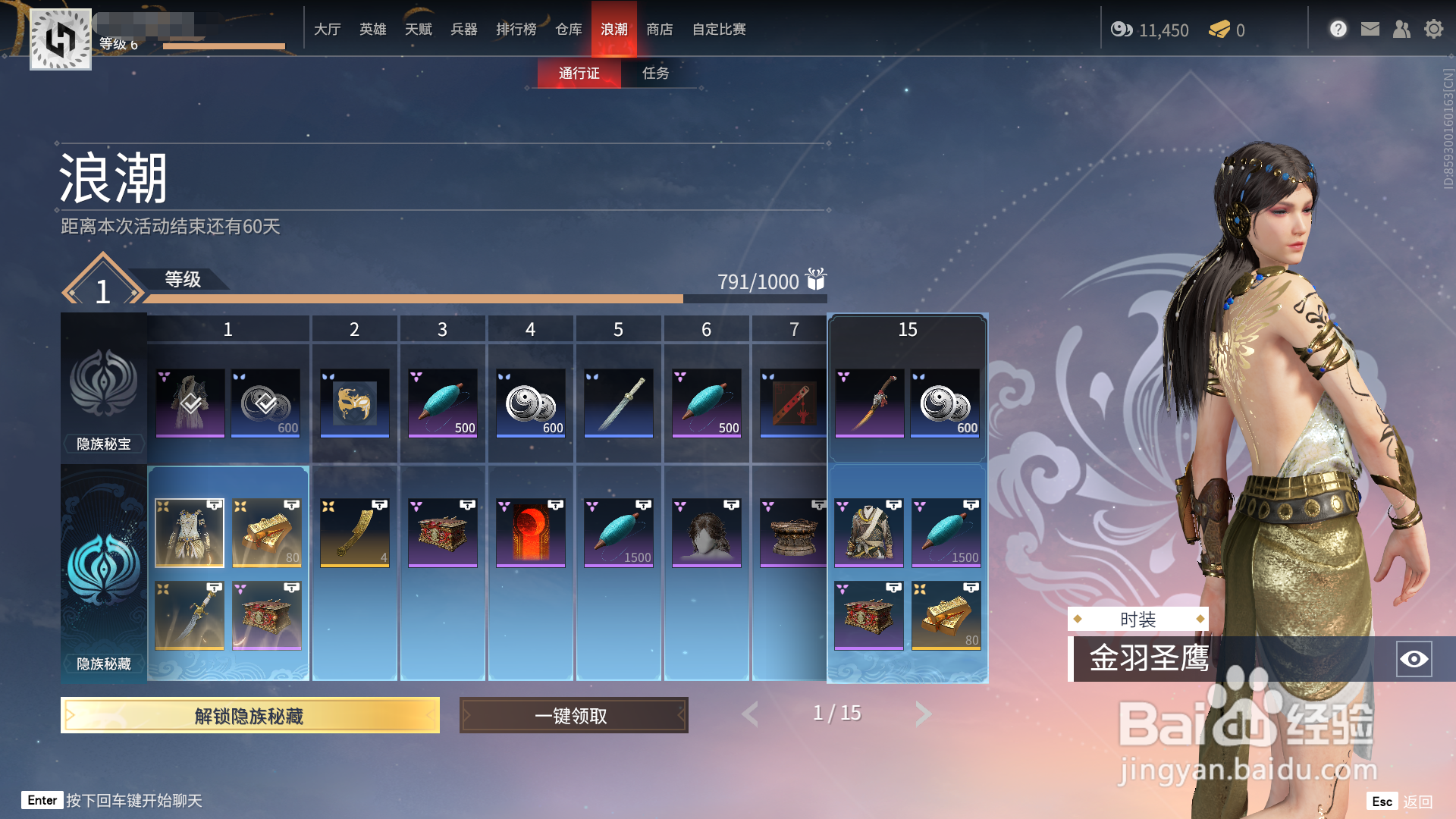Click the gold bar currency icon
The height and width of the screenshot is (819, 1456).
pos(1220,30)
